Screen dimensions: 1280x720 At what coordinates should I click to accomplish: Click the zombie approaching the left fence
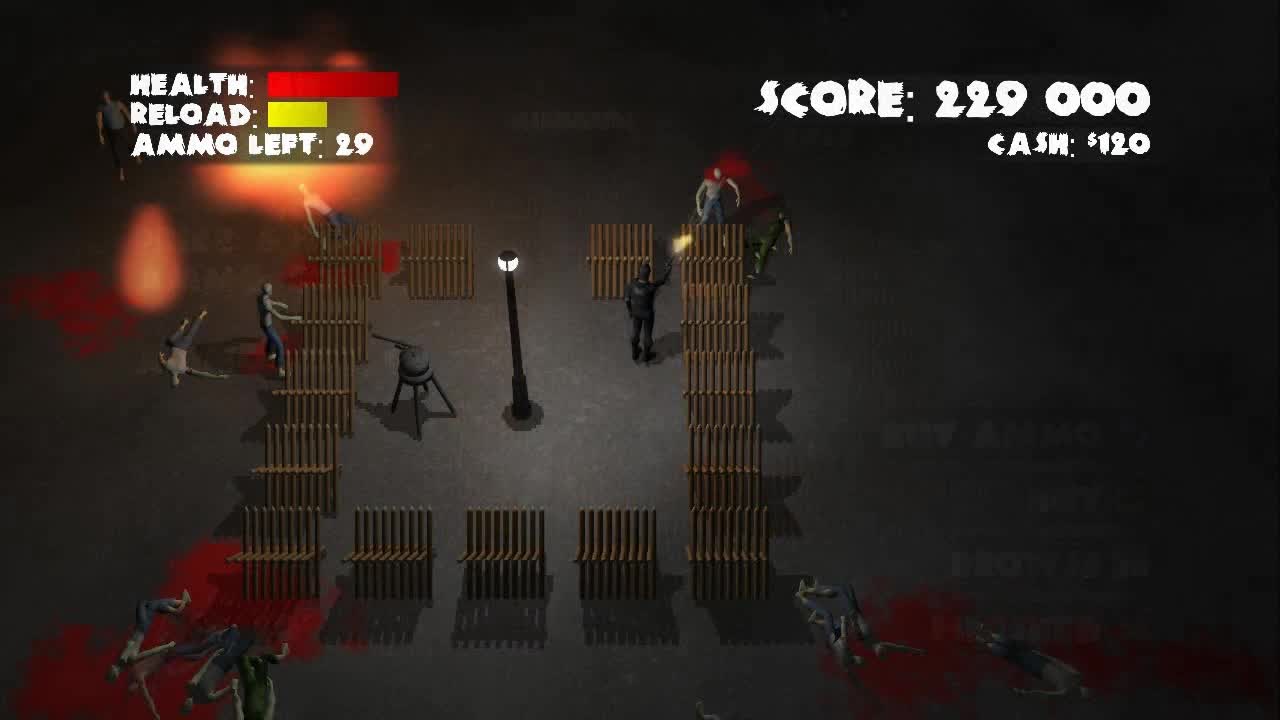pyautogui.click(x=268, y=310)
